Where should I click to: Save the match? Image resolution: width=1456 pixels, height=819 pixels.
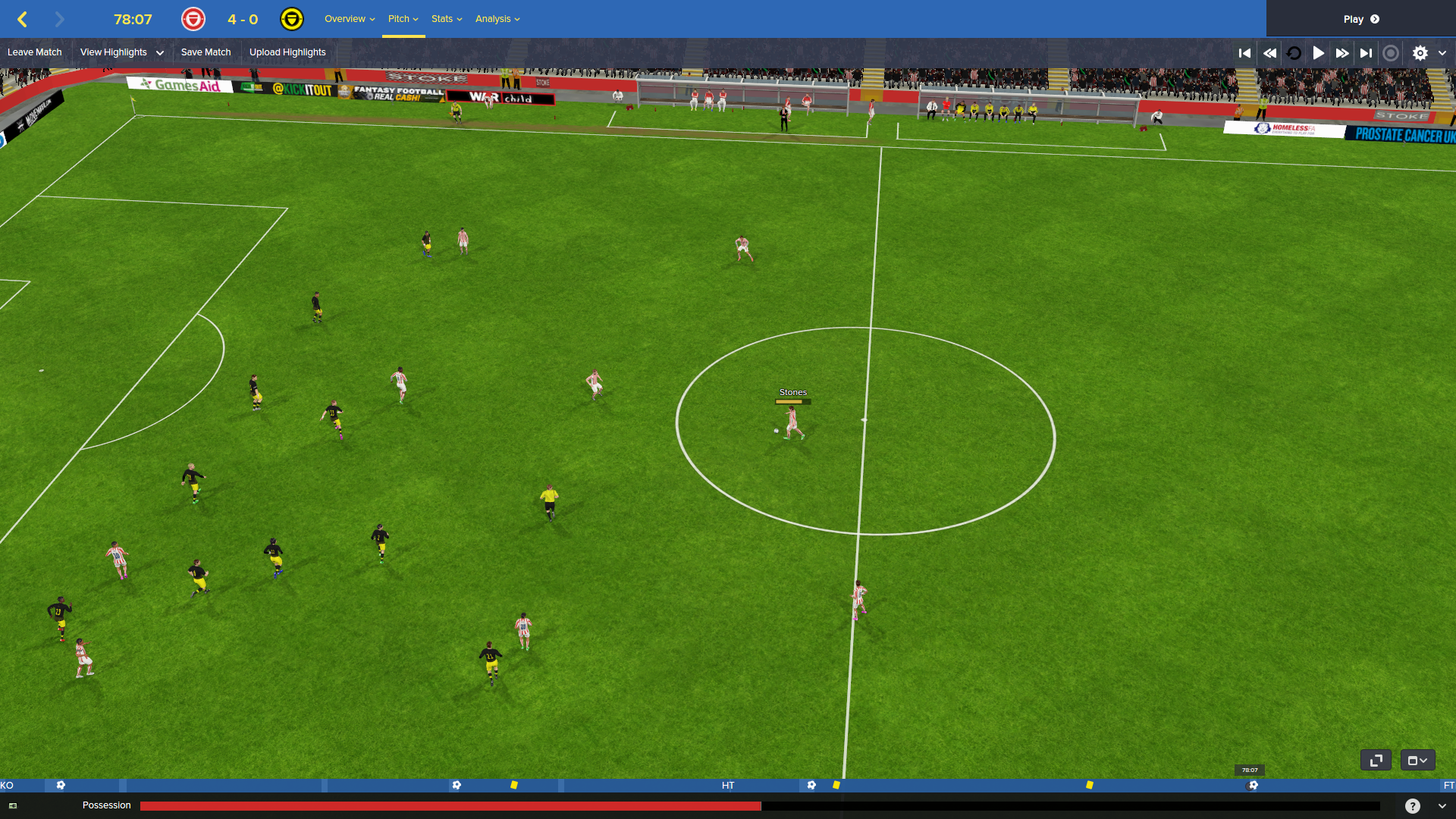(206, 52)
